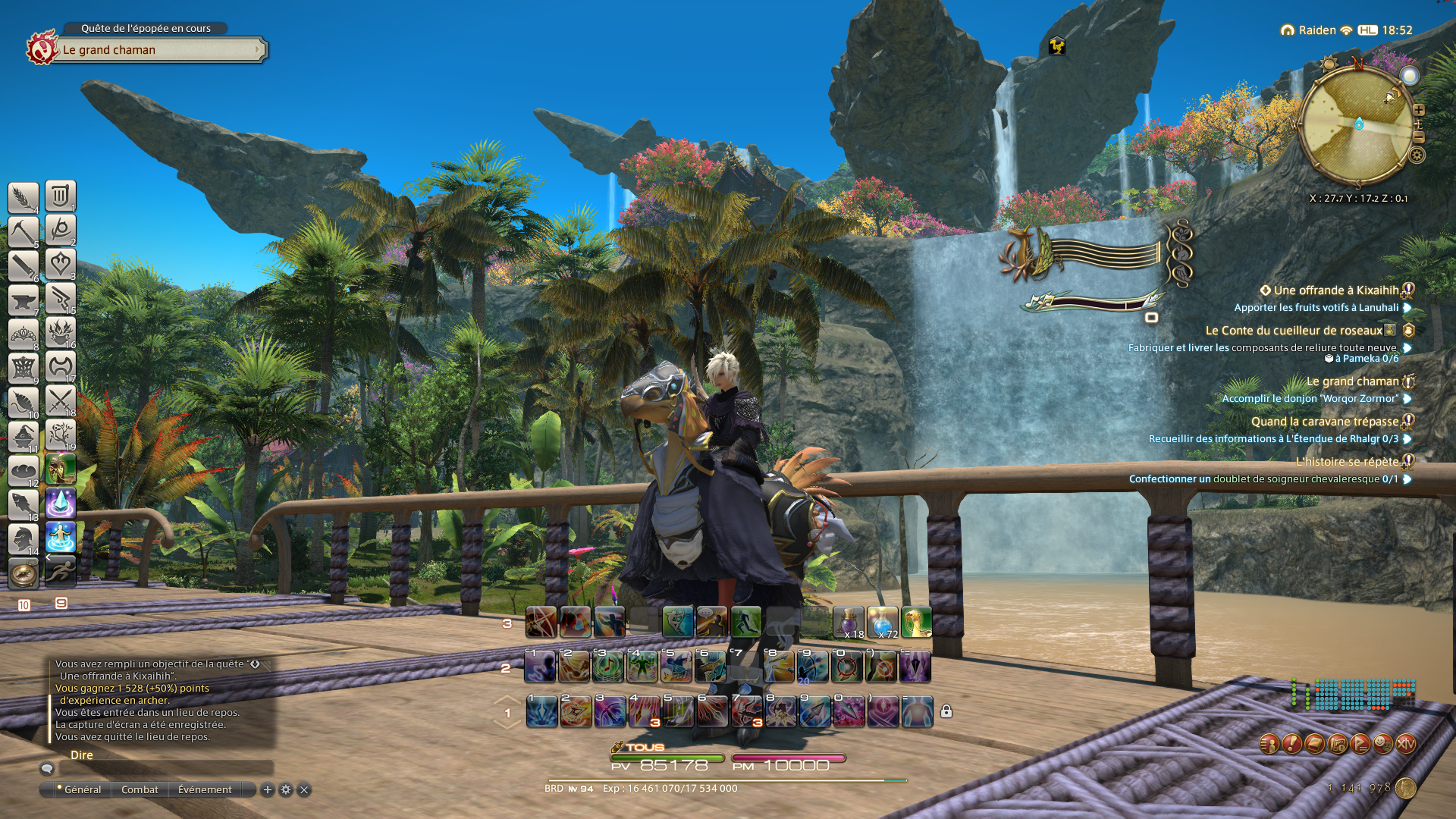Zoom in on the minimap

point(1418,110)
